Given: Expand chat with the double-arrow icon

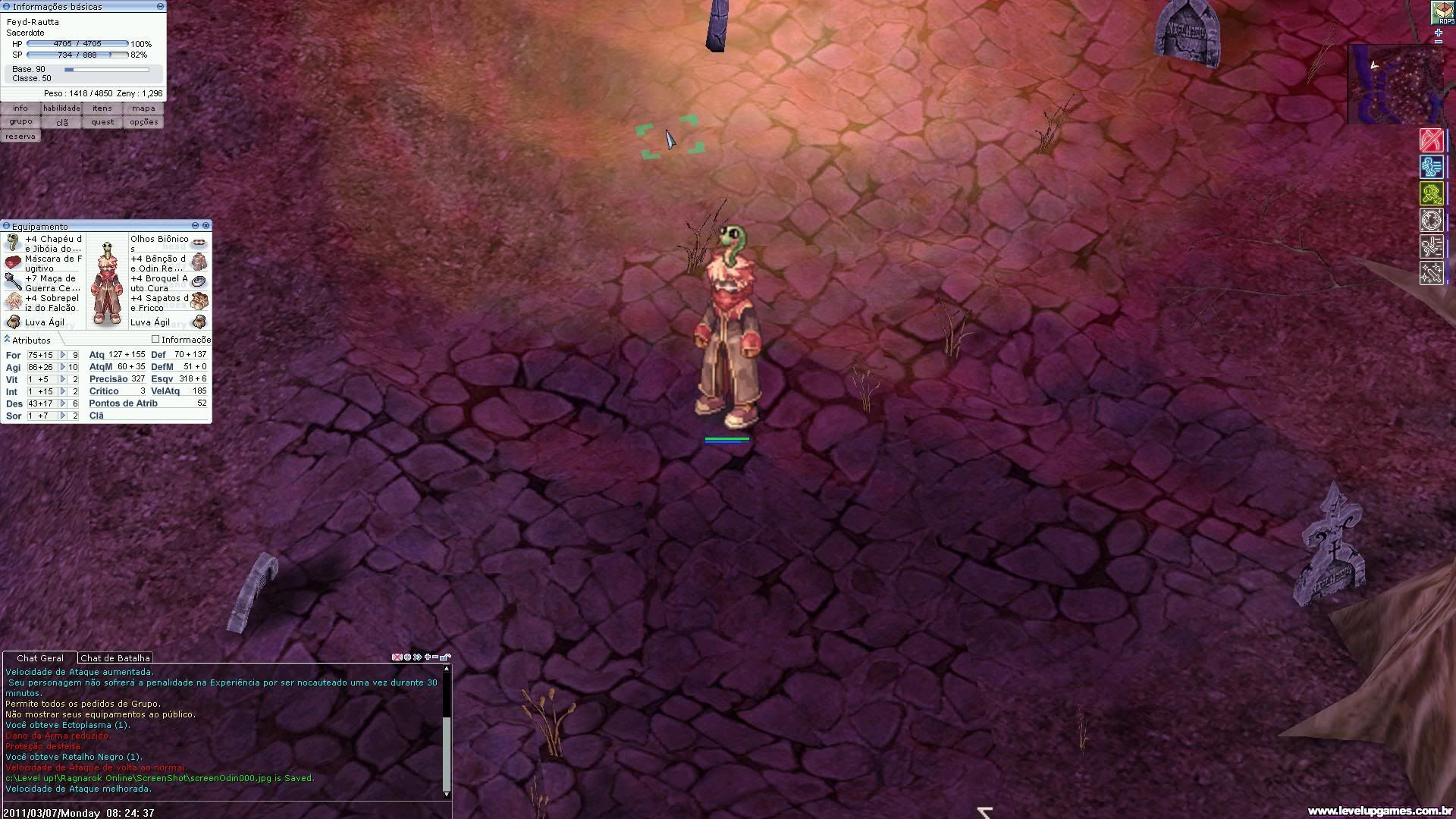Looking at the screenshot, I should [419, 657].
